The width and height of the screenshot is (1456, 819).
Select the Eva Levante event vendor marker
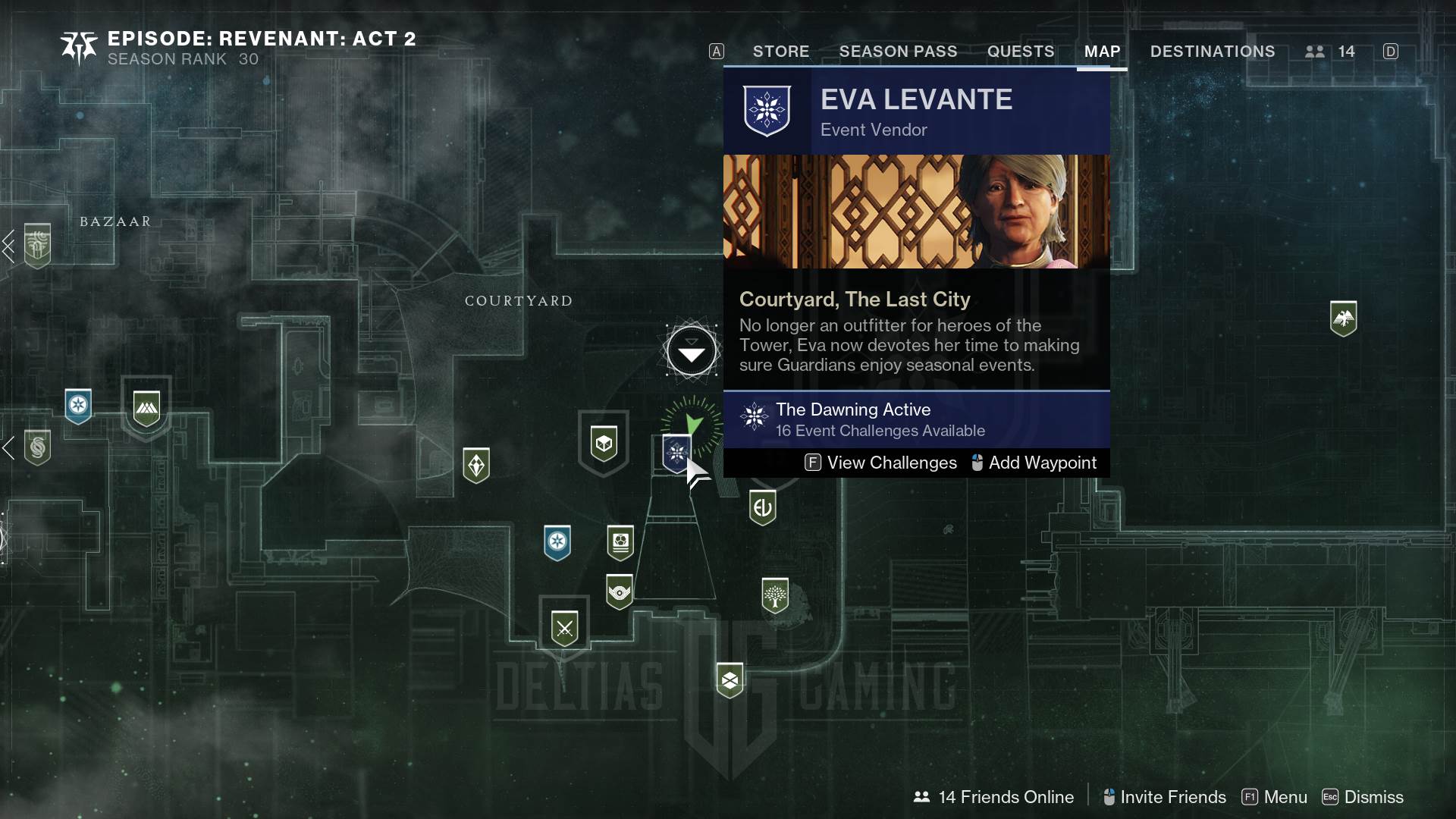tap(676, 453)
